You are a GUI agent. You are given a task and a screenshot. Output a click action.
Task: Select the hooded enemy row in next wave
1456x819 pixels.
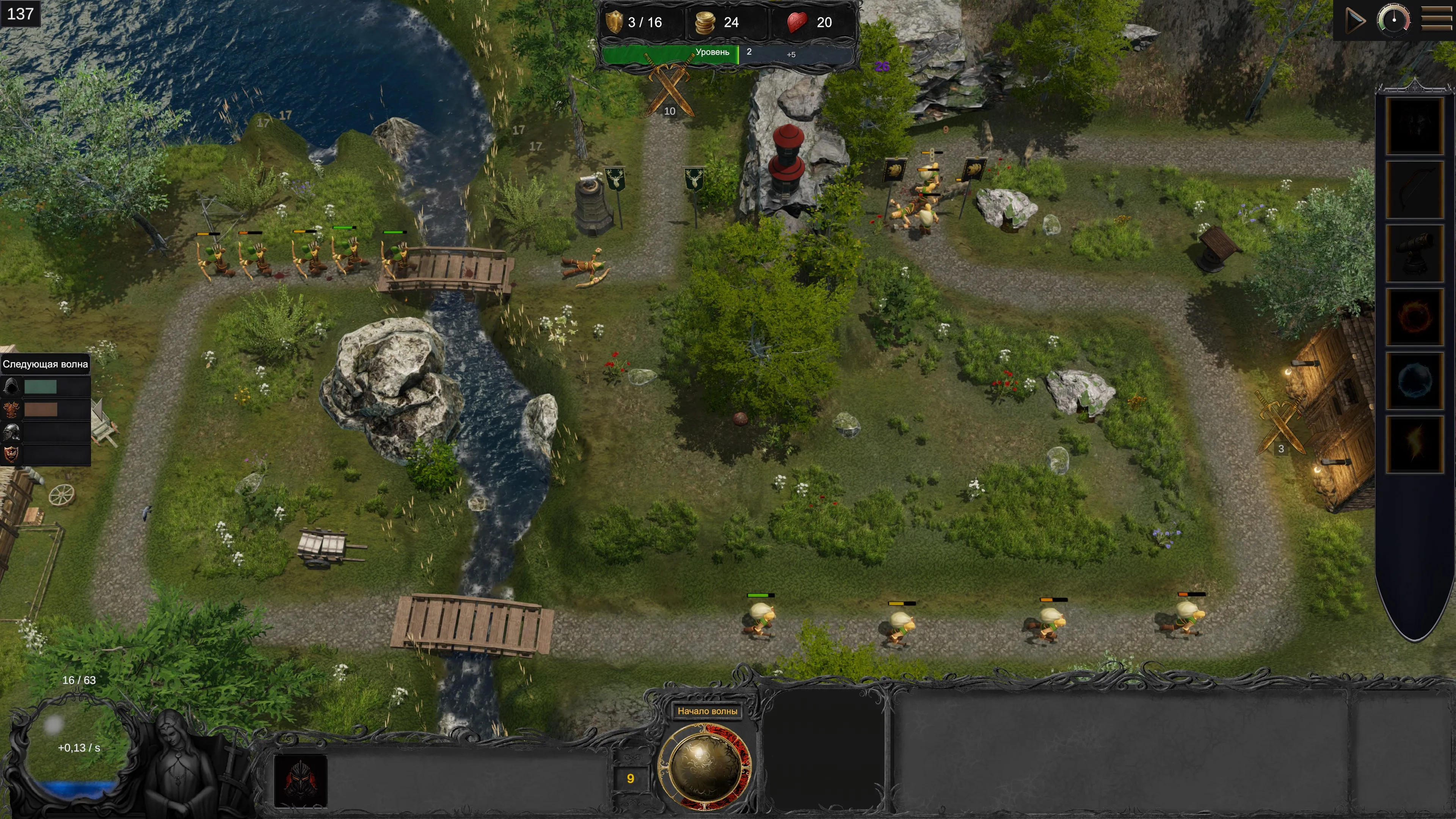(x=45, y=387)
